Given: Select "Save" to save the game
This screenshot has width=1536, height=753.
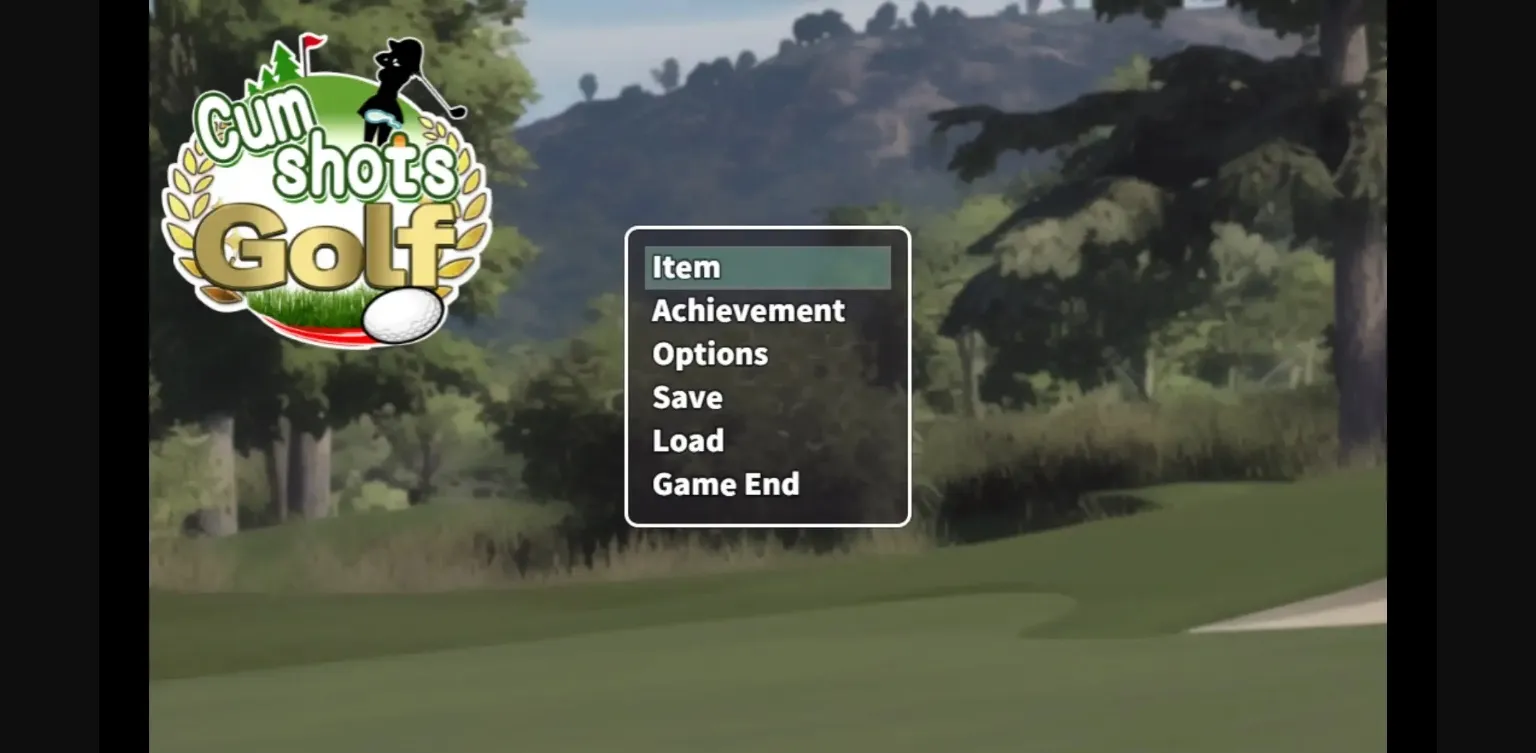Looking at the screenshot, I should [x=686, y=397].
